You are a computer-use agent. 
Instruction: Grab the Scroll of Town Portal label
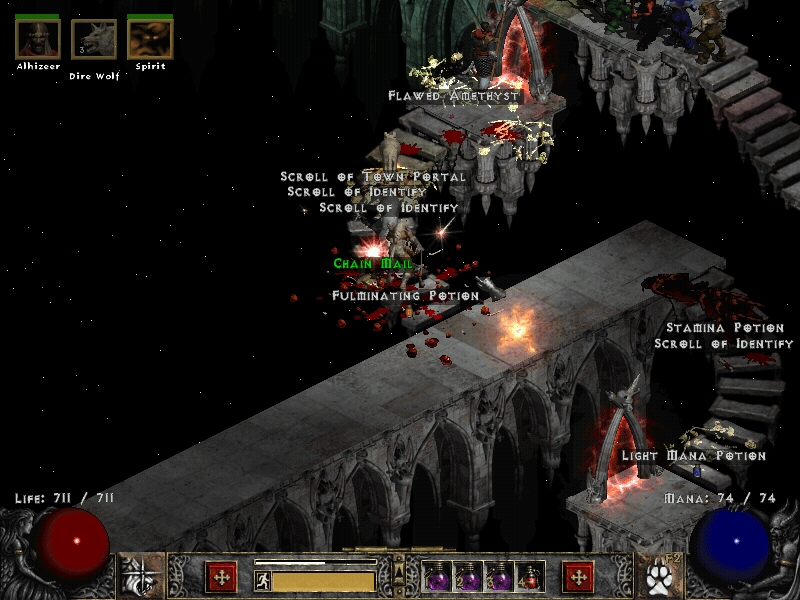click(373, 177)
